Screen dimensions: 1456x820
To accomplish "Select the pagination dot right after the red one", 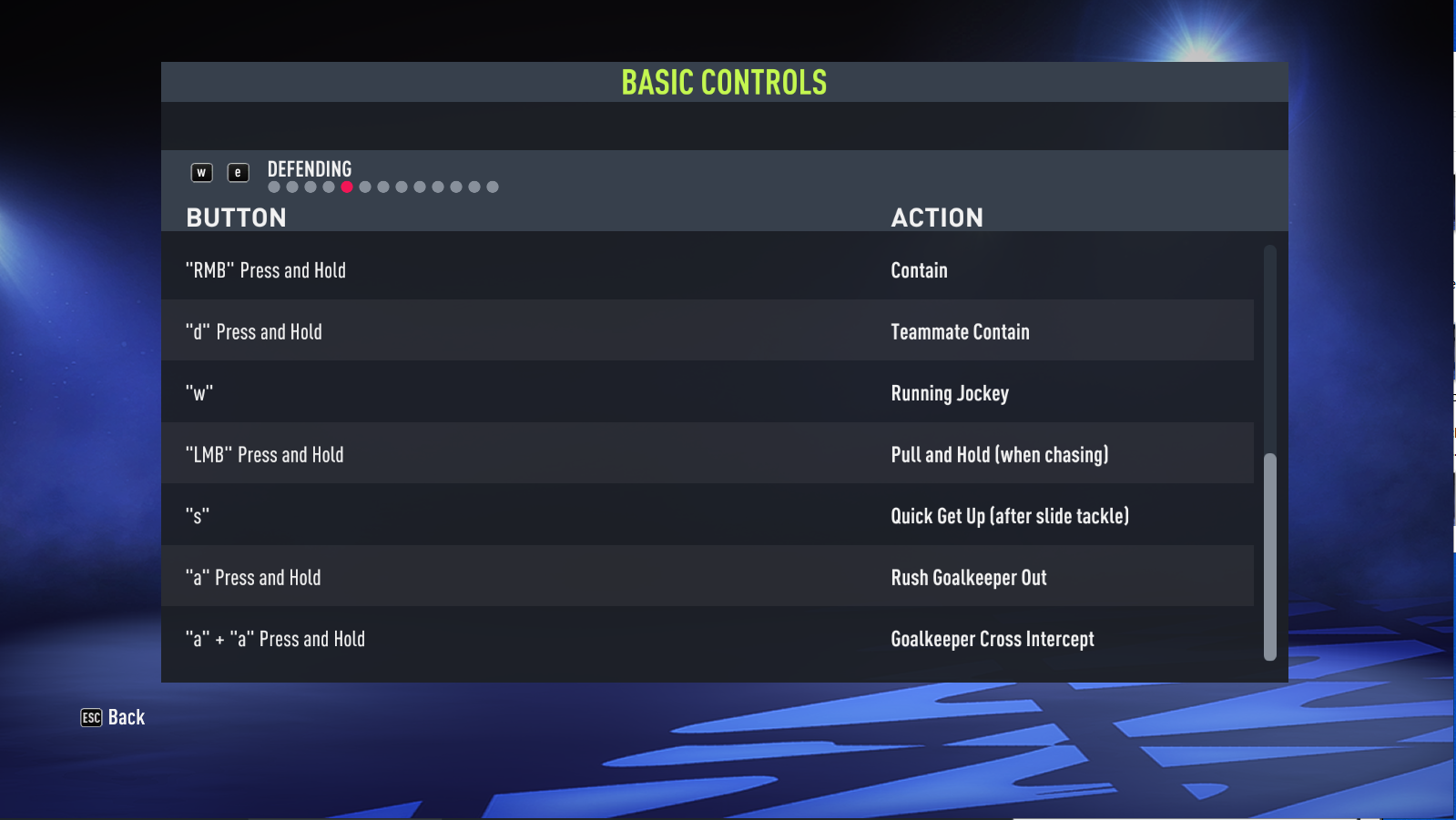I will pyautogui.click(x=366, y=187).
